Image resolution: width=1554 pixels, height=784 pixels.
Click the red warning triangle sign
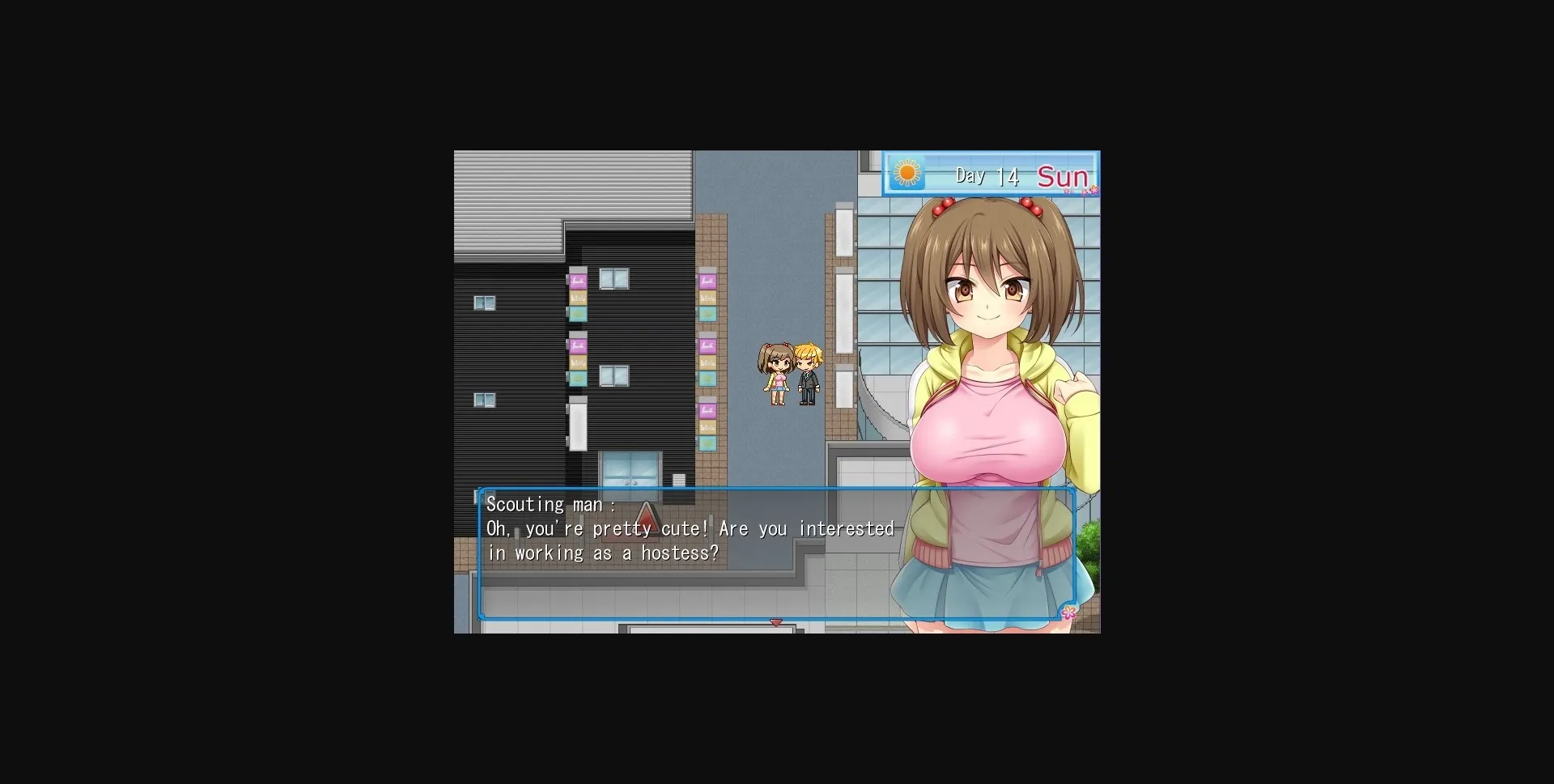click(645, 515)
